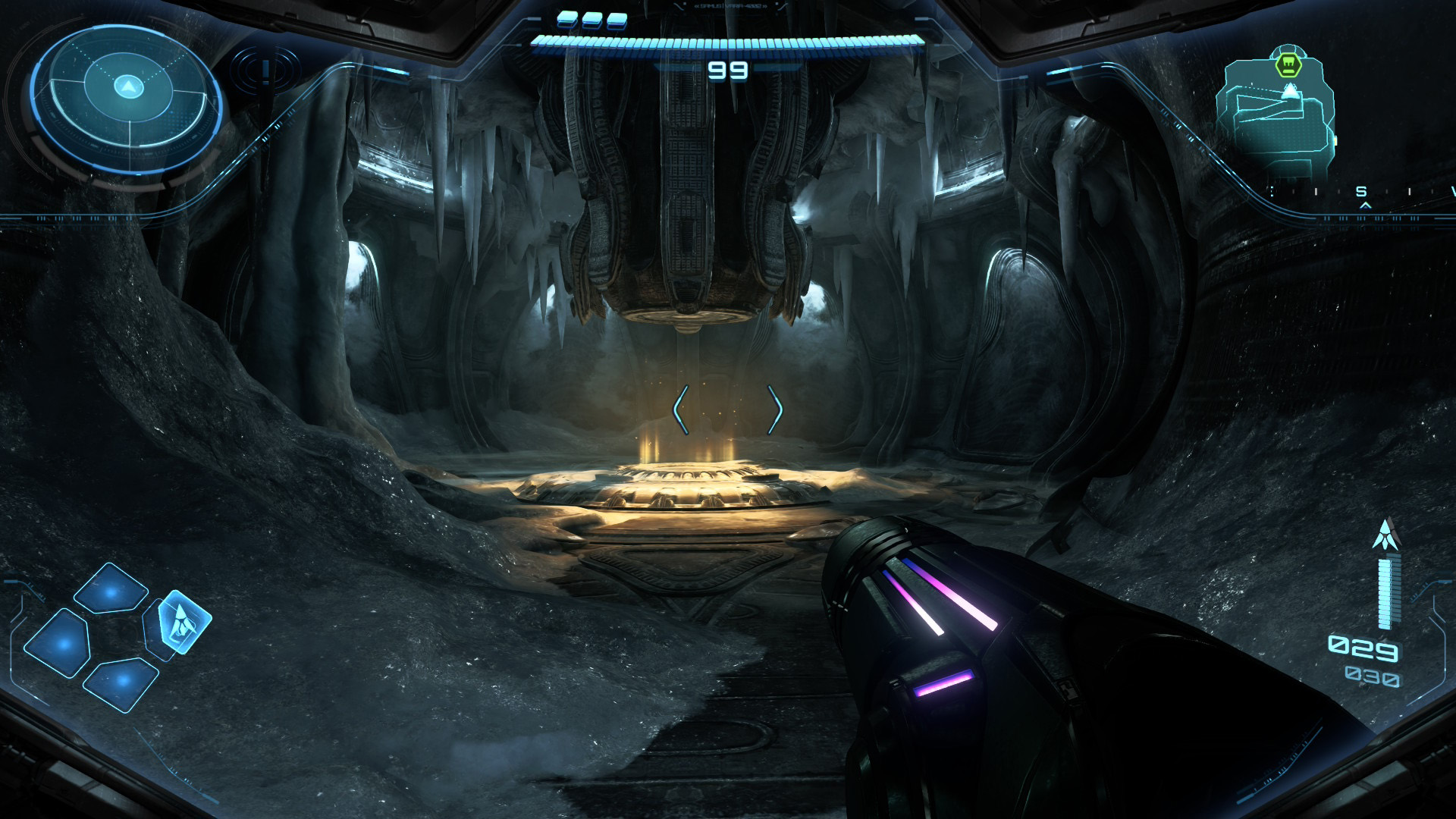This screenshot has height=819, width=1456.
Task: Open the area minimap
Action: (1274, 114)
